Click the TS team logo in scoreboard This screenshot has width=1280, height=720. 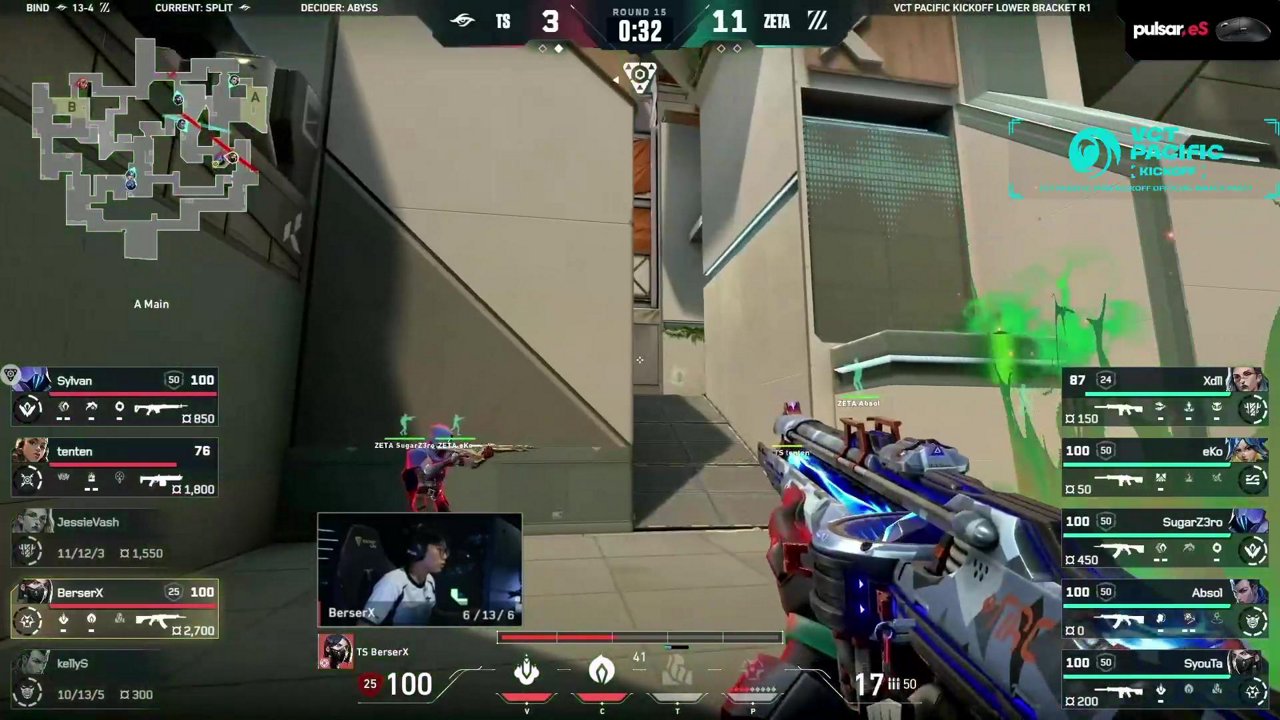click(462, 21)
